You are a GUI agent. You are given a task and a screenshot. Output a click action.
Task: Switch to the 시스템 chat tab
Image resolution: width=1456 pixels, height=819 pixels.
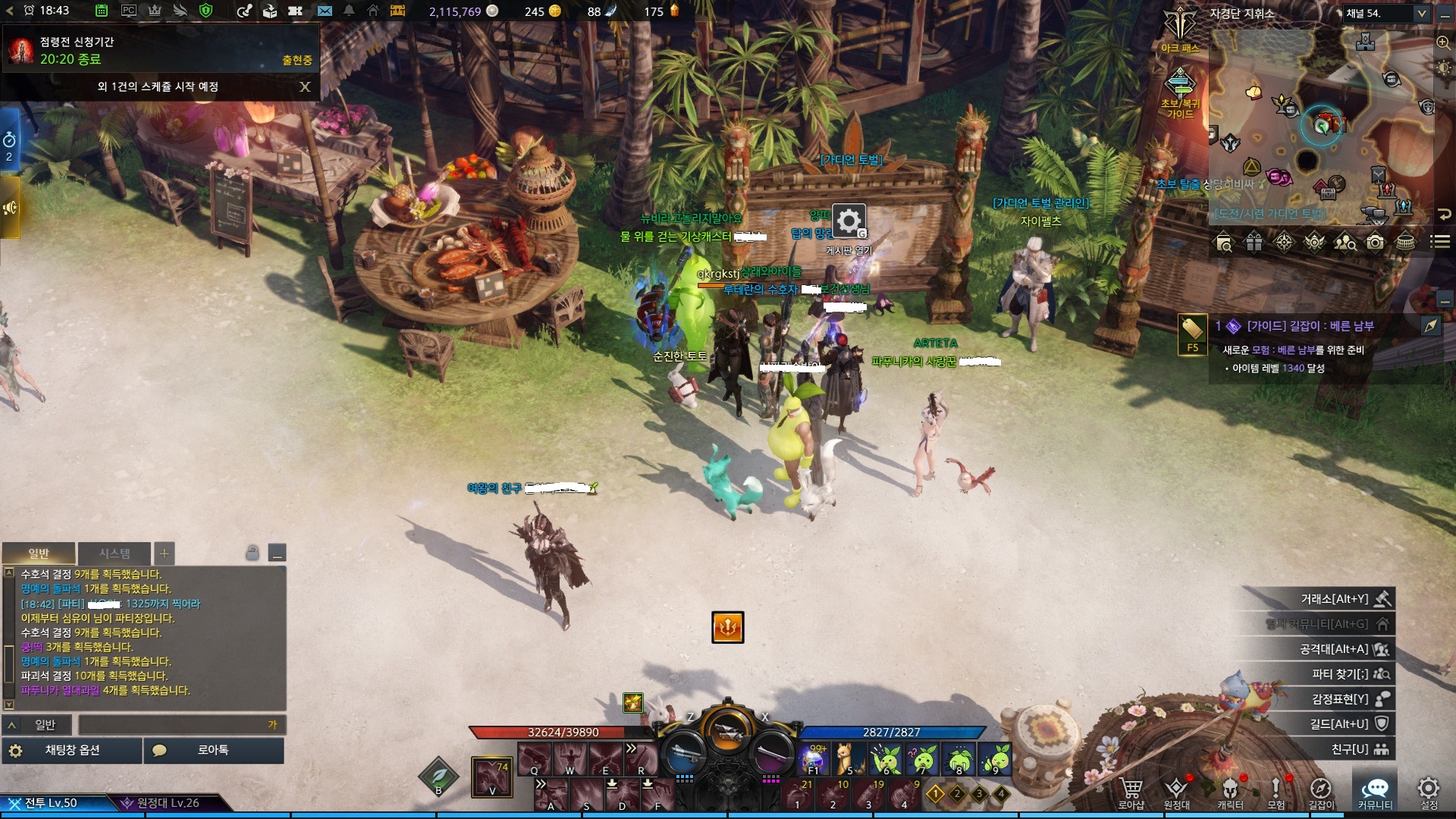click(115, 554)
